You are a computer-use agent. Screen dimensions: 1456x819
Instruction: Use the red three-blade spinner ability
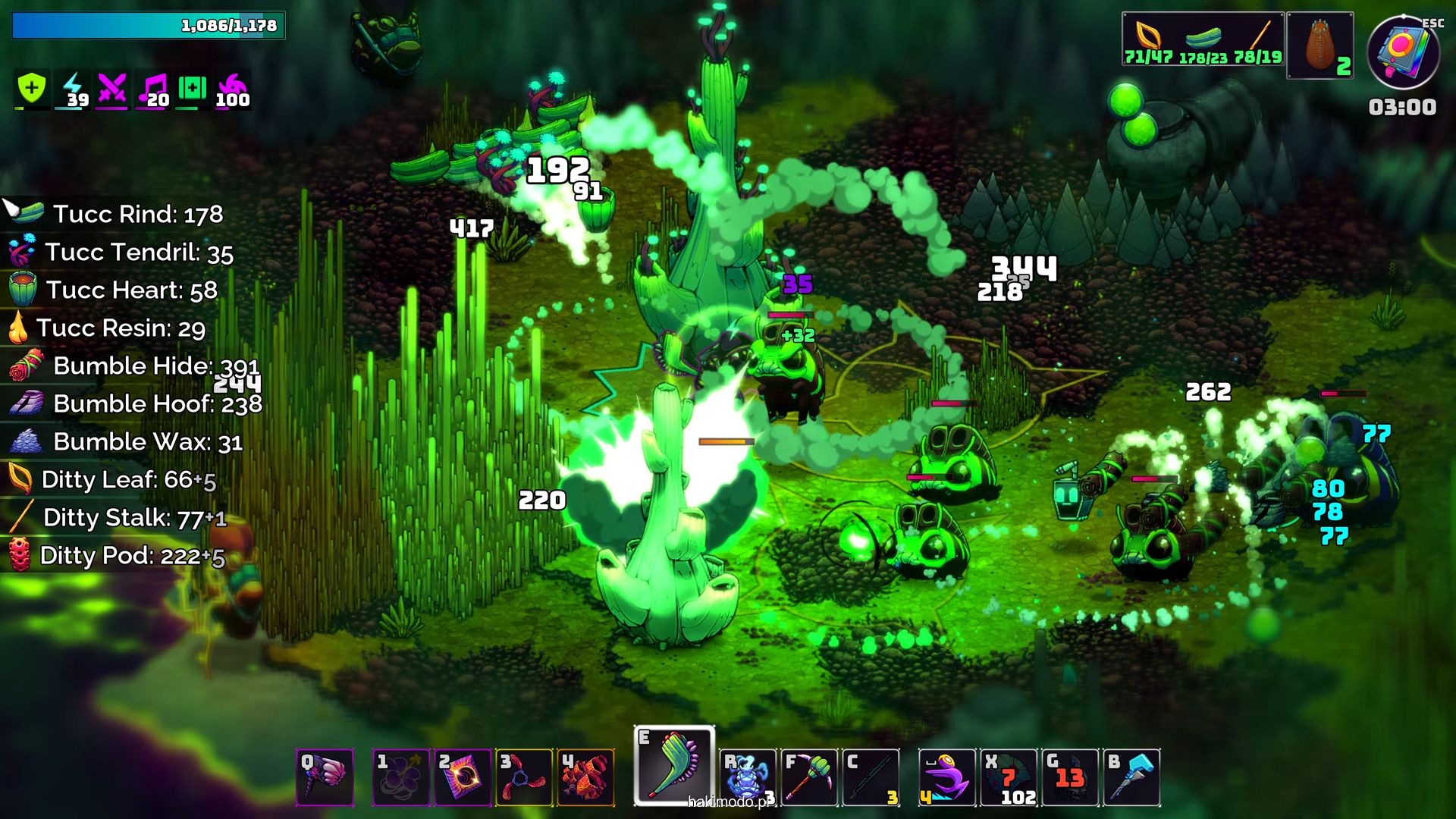pyautogui.click(x=524, y=777)
